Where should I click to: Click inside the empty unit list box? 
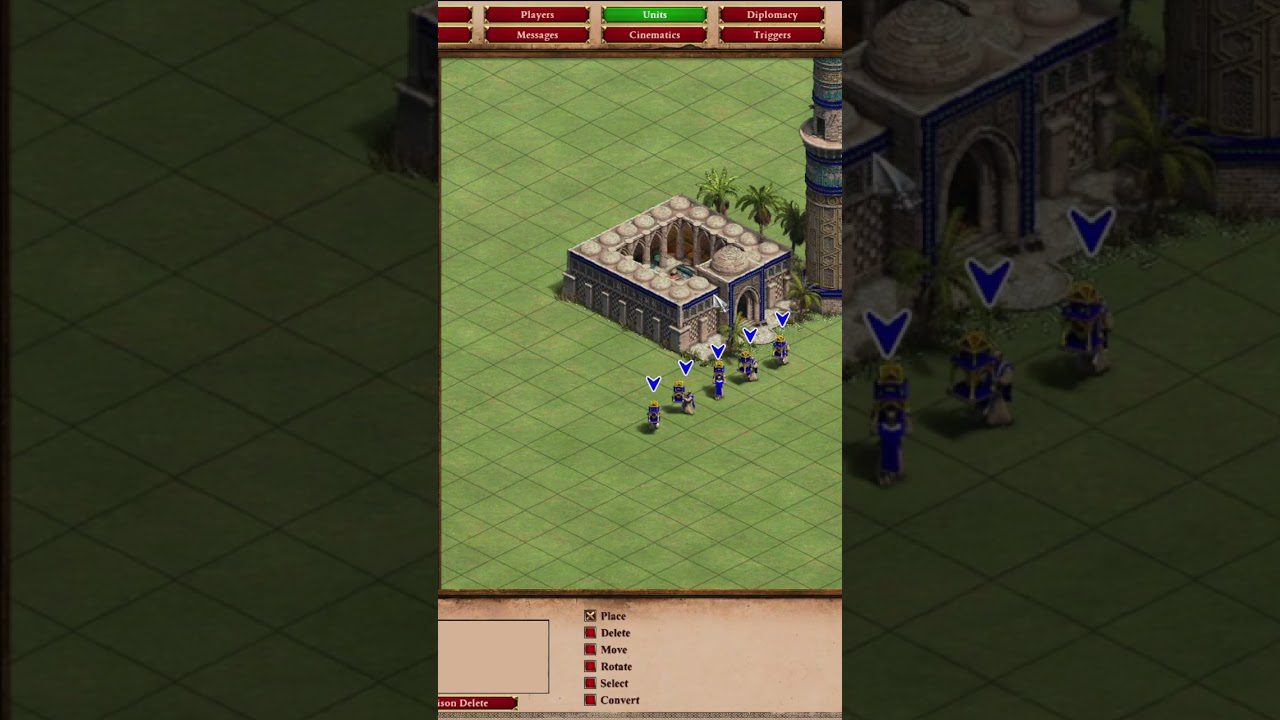coord(495,655)
